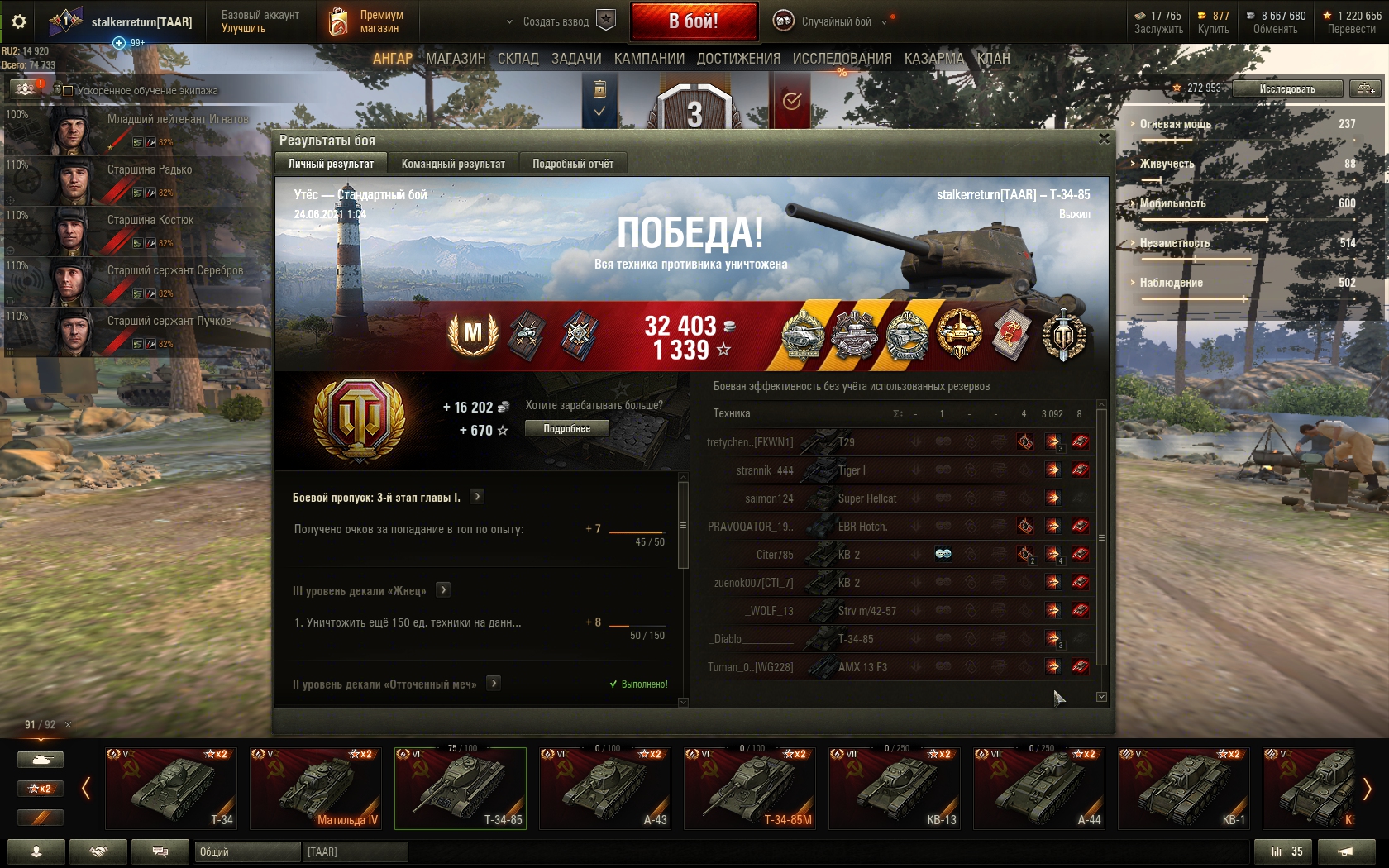Choose the Т-34-85М tank in carousel
This screenshot has height=868, width=1389.
click(x=750, y=788)
